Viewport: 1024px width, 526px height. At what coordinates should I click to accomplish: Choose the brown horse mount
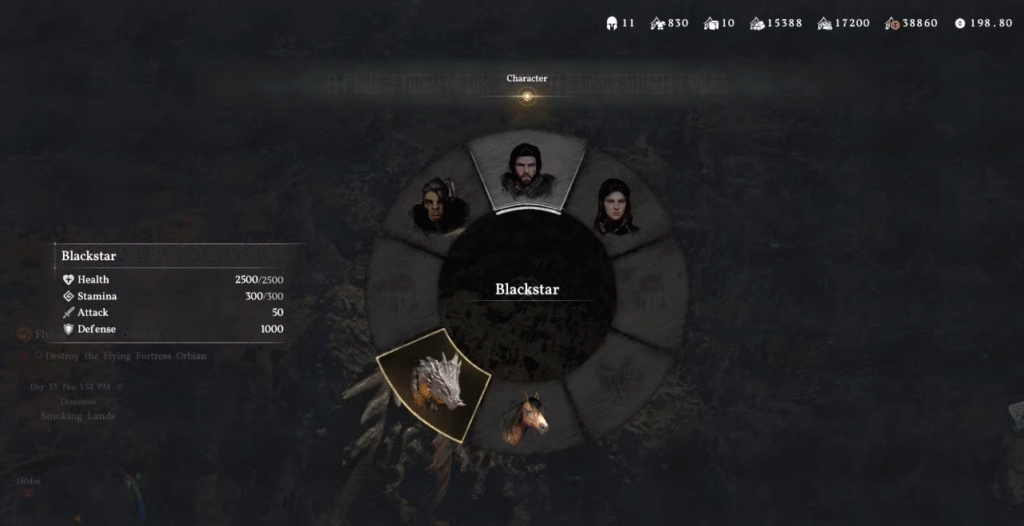[527, 417]
